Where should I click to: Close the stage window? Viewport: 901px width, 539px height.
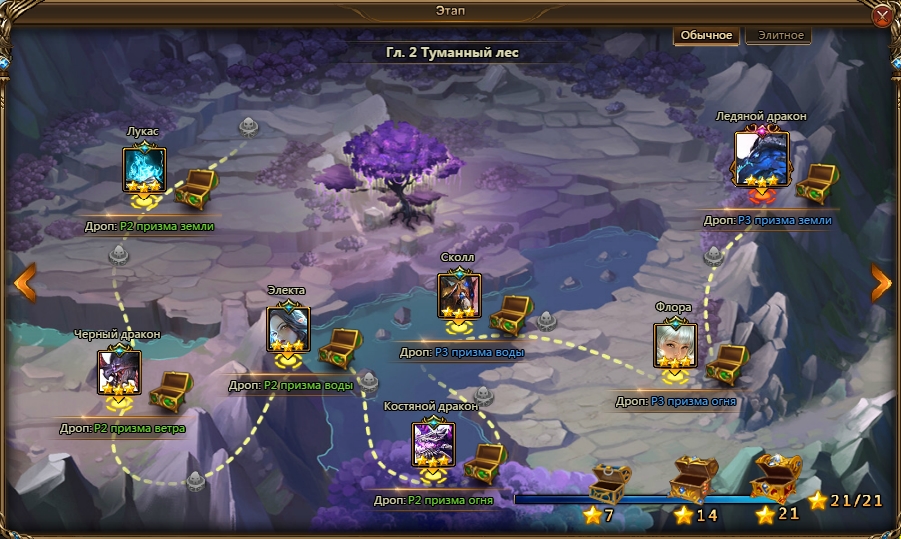[x=883, y=17]
